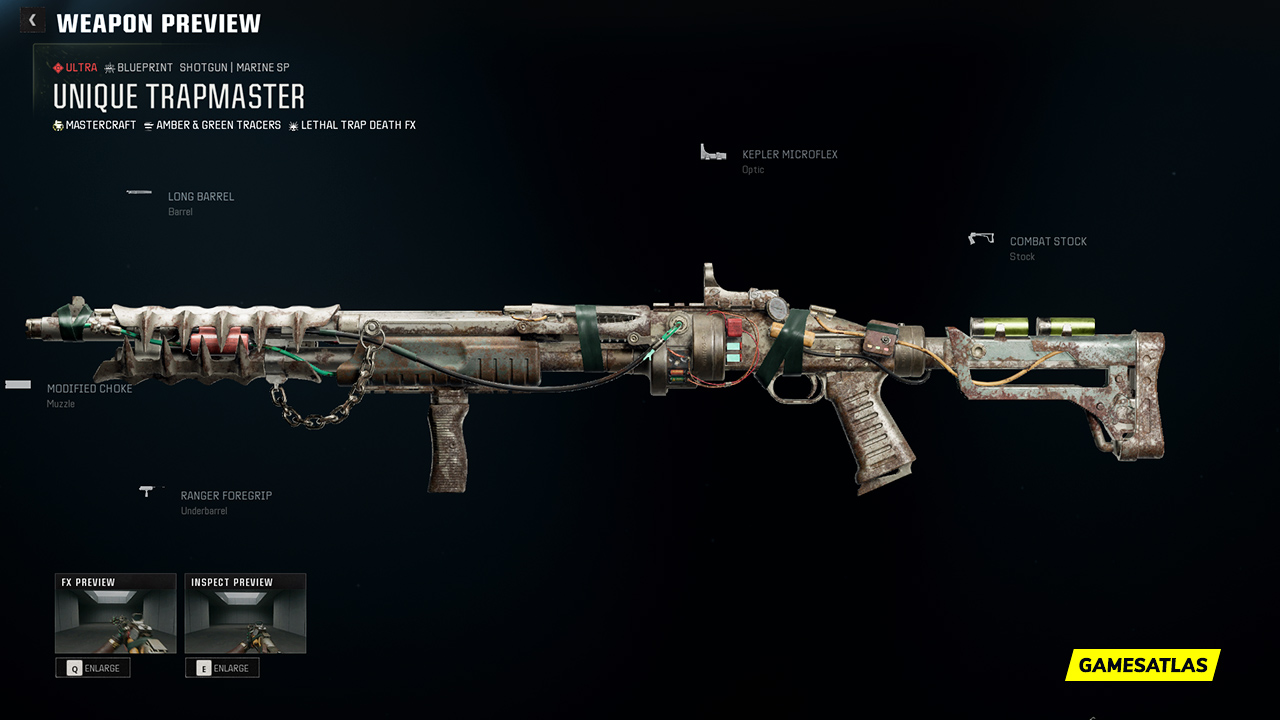Pick the Modified Choke muzzle
The image size is (1280, 720).
coord(89,389)
